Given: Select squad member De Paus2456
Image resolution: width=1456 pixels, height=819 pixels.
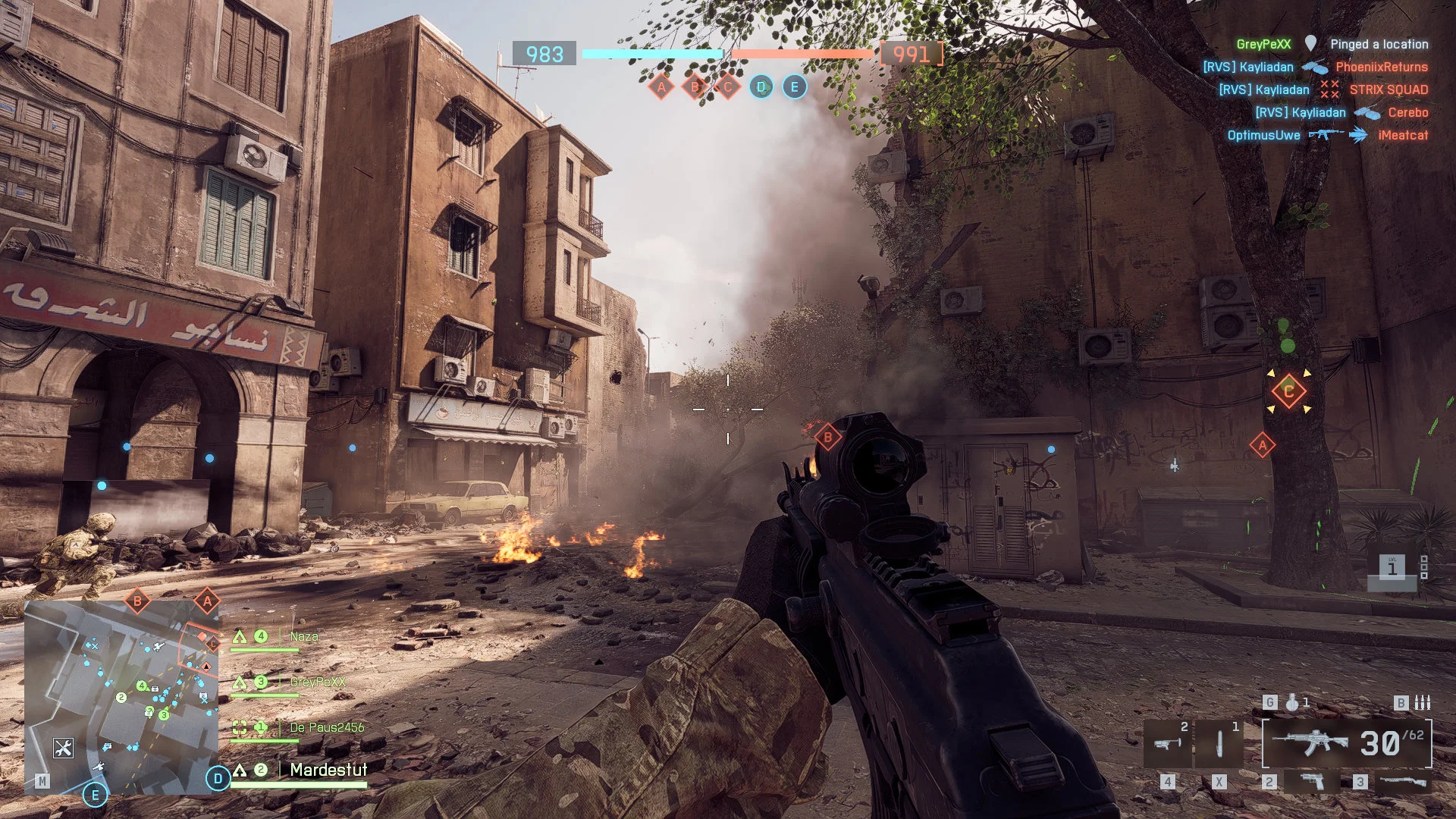Looking at the screenshot, I should [326, 727].
